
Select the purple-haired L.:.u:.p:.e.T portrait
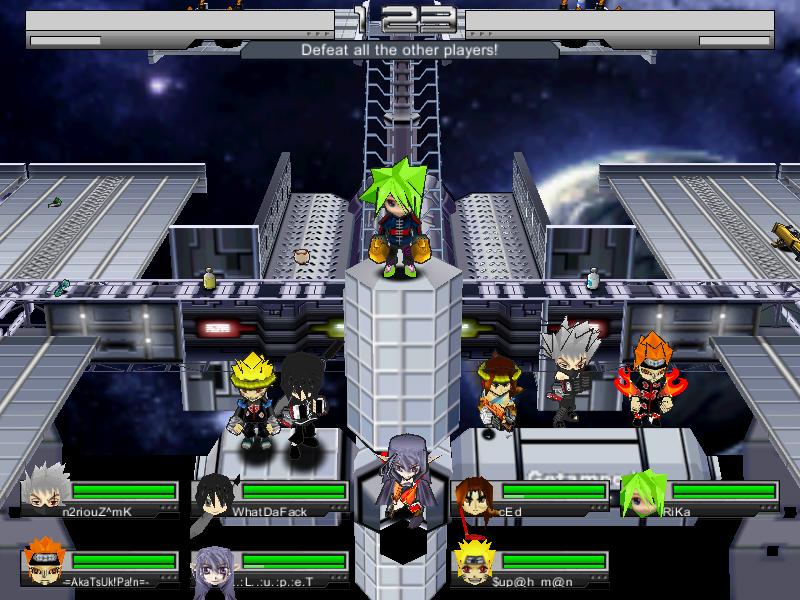(213, 565)
